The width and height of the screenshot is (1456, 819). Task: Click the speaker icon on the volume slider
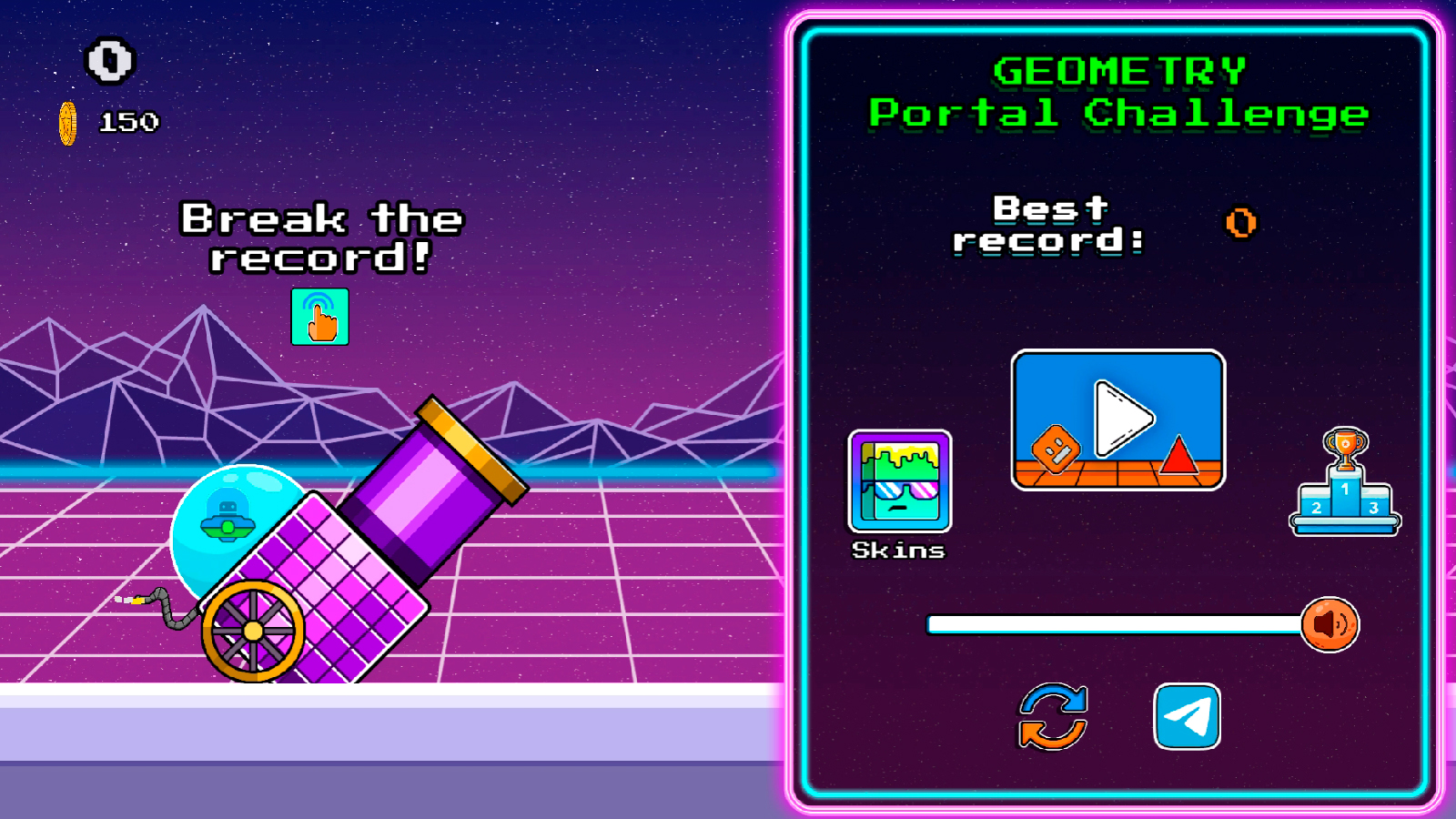coord(1330,622)
